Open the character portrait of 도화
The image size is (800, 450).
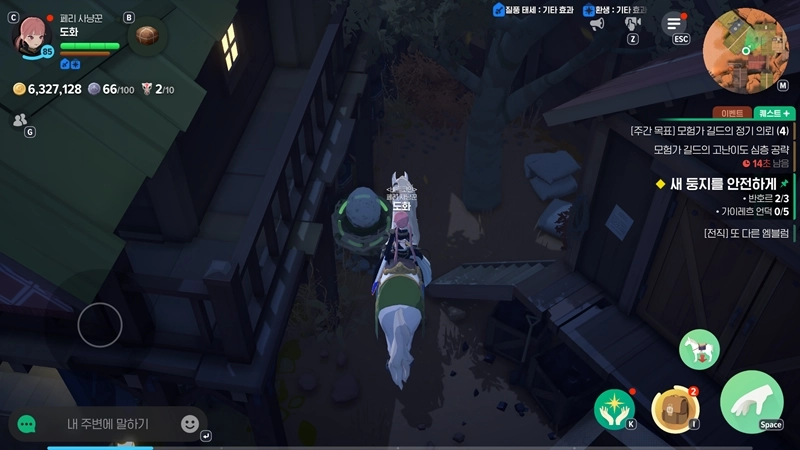pyautogui.click(x=32, y=36)
